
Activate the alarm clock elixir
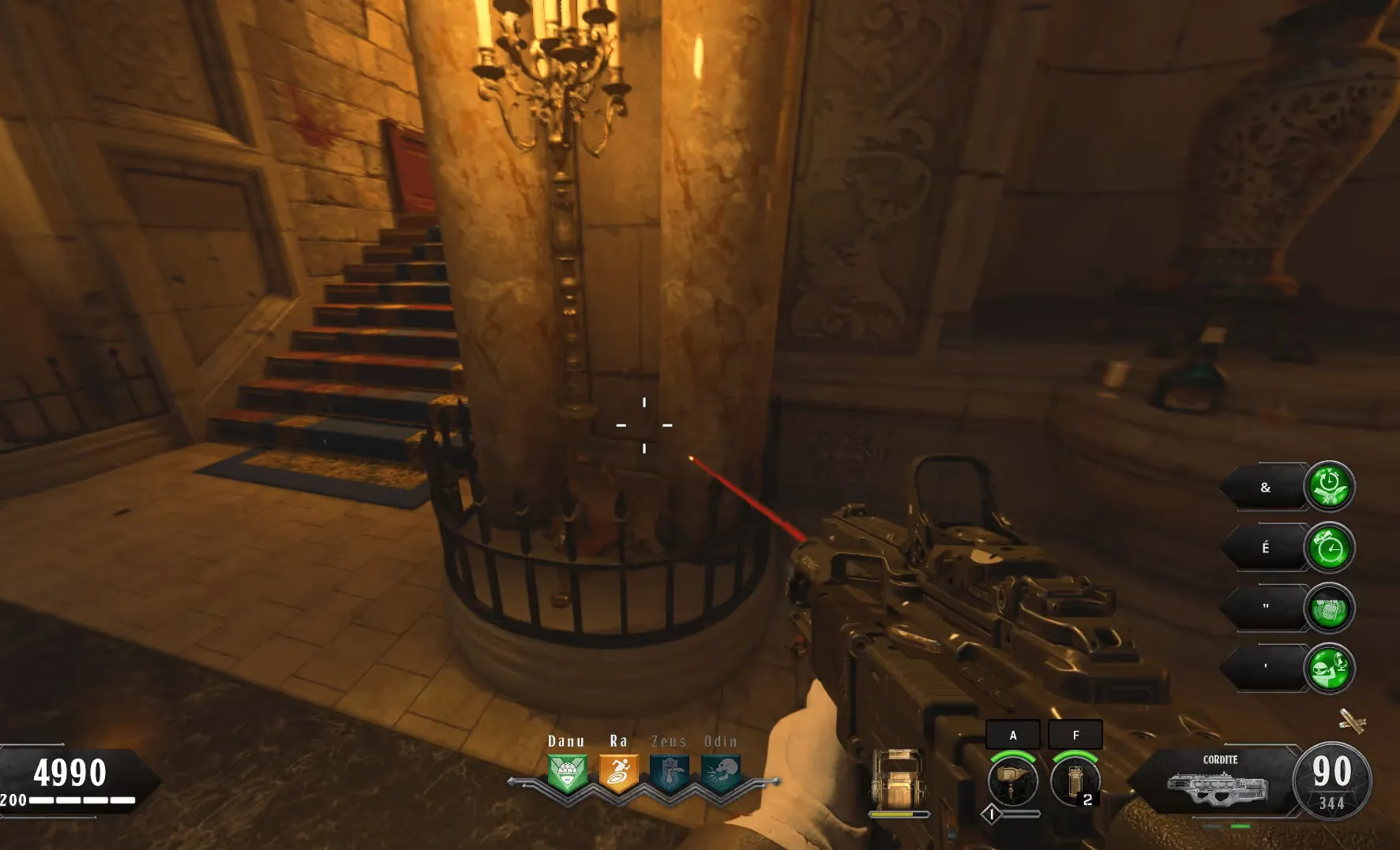[1329, 547]
